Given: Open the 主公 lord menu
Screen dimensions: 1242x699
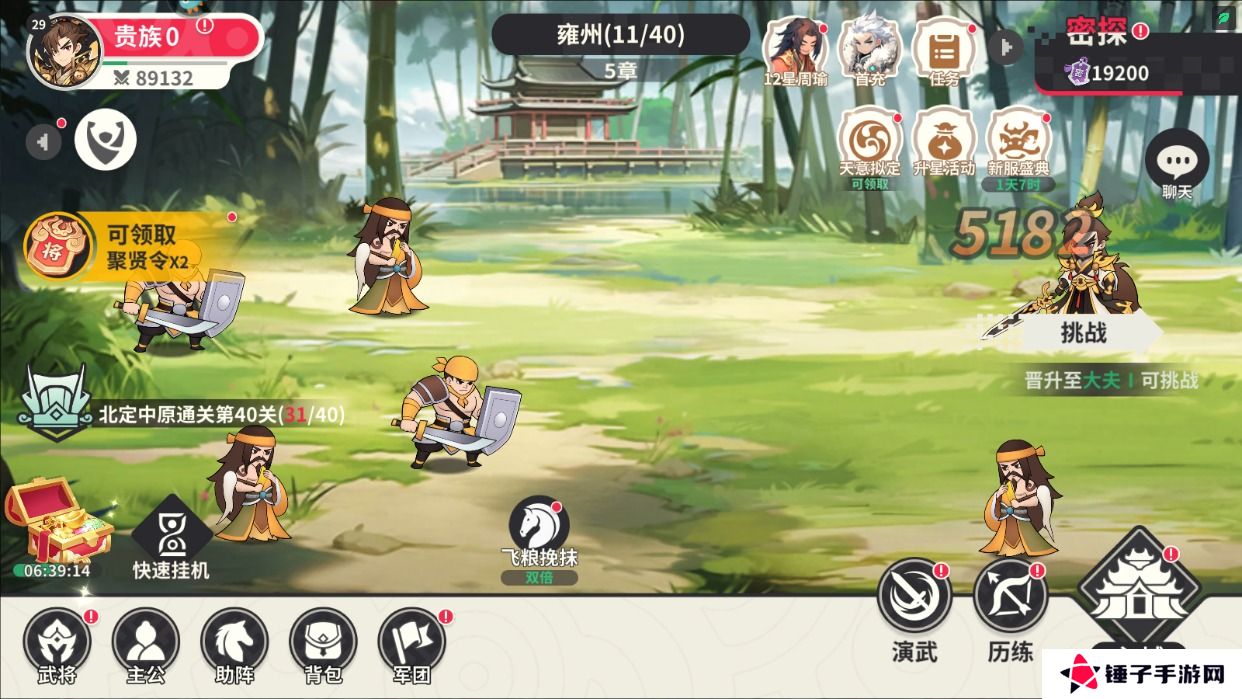Looking at the screenshot, I should click(146, 641).
